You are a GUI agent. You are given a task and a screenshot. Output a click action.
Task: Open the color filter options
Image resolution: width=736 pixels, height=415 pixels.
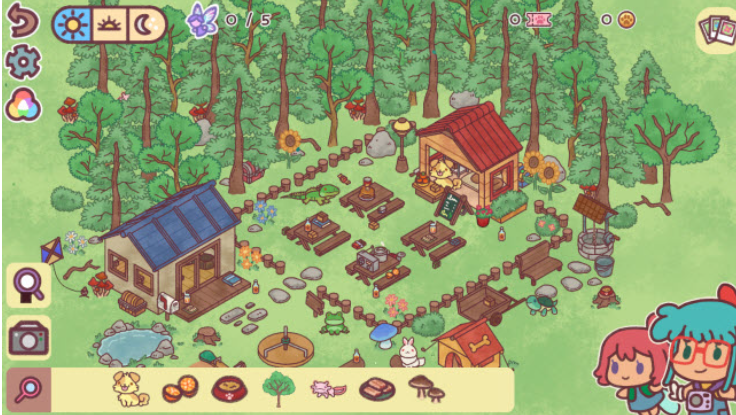pos(21,104)
